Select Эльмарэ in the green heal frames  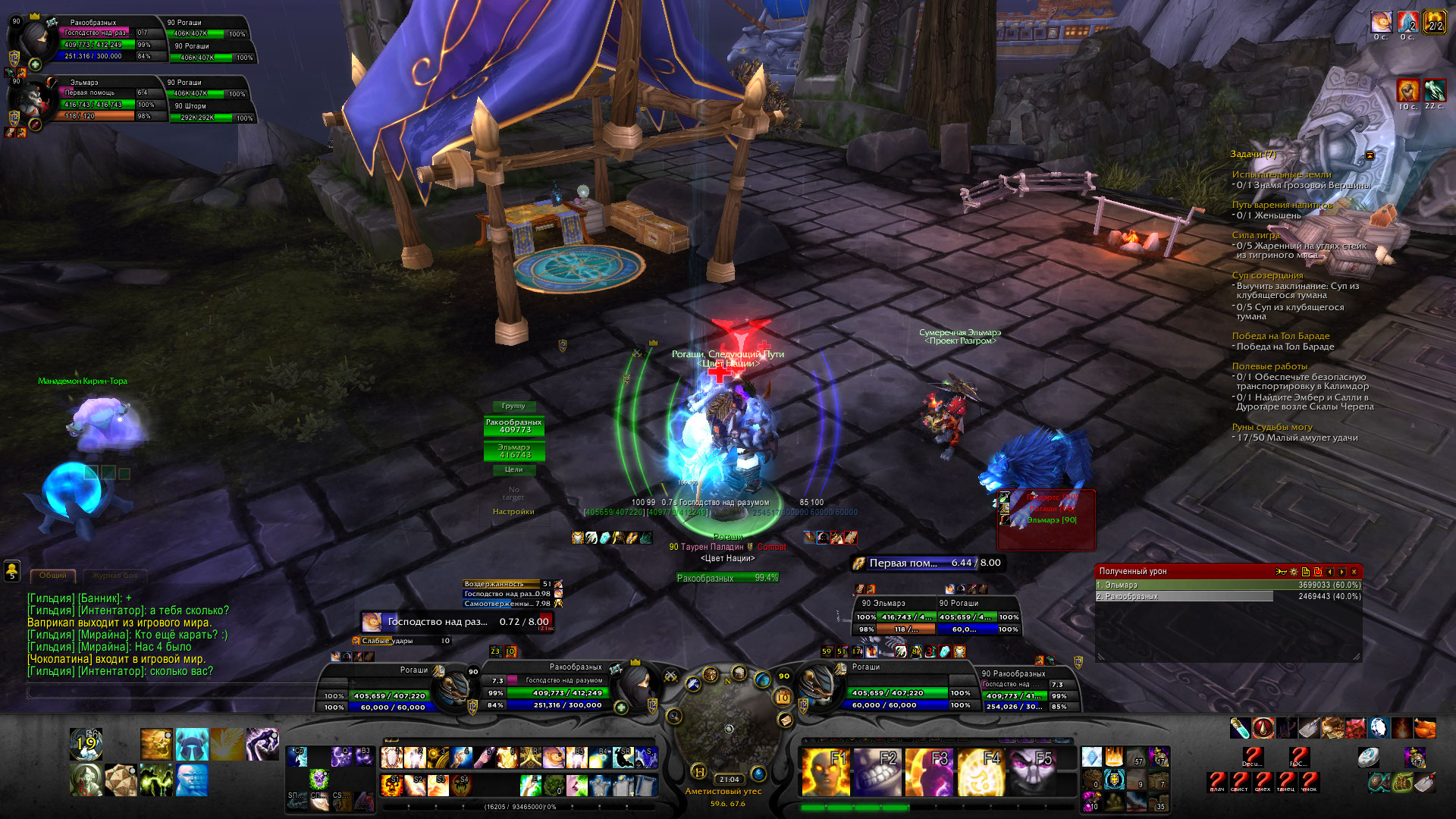514,451
